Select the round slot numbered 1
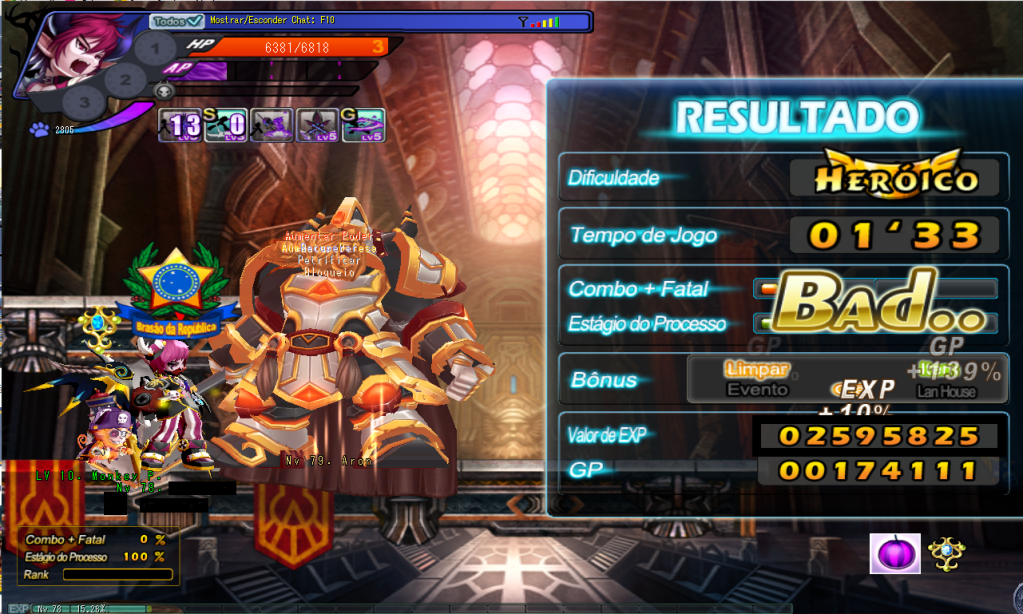Viewport: 1023px width, 614px height. click(155, 47)
